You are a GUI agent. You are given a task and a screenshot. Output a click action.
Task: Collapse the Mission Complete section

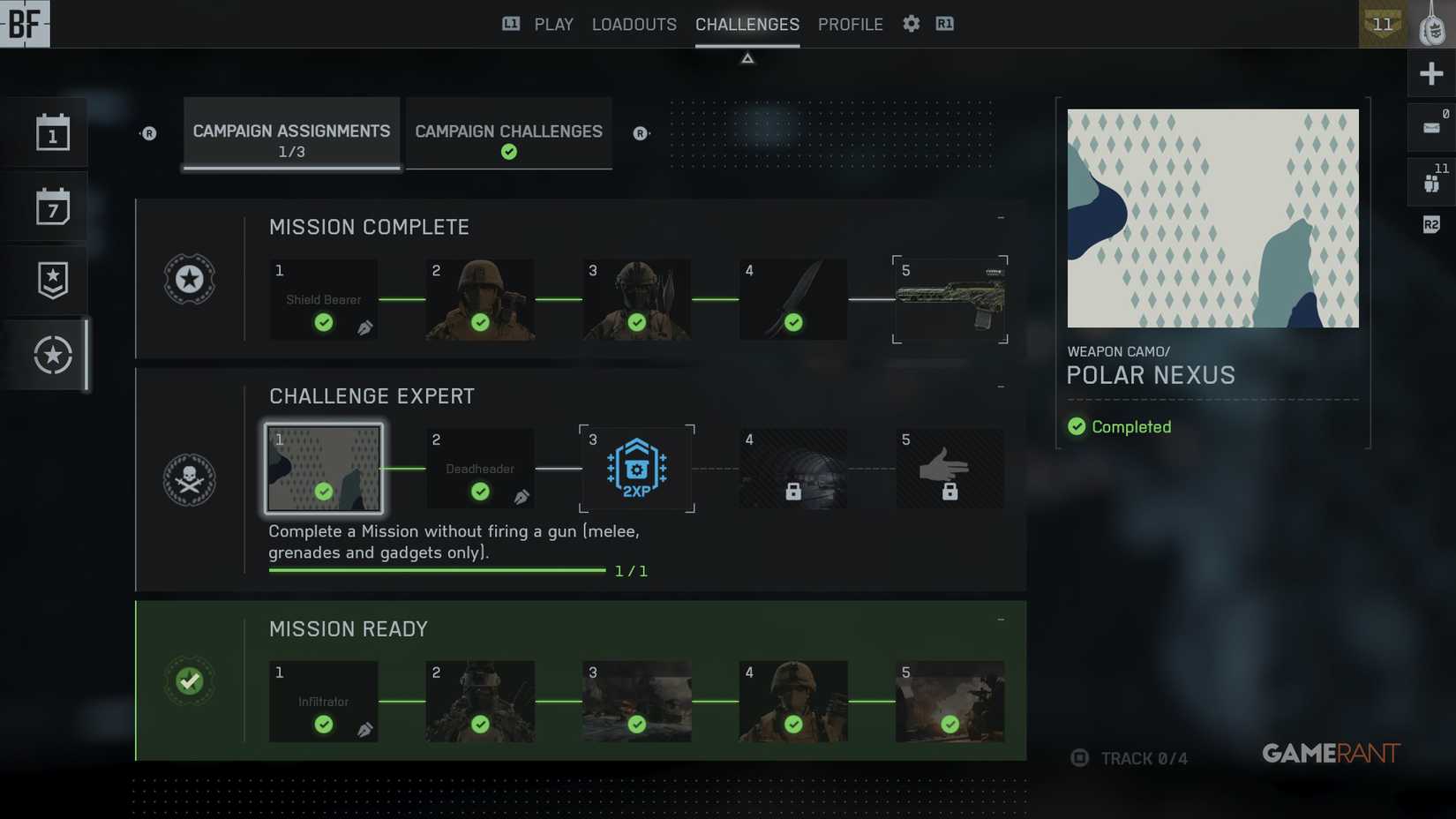click(1001, 217)
